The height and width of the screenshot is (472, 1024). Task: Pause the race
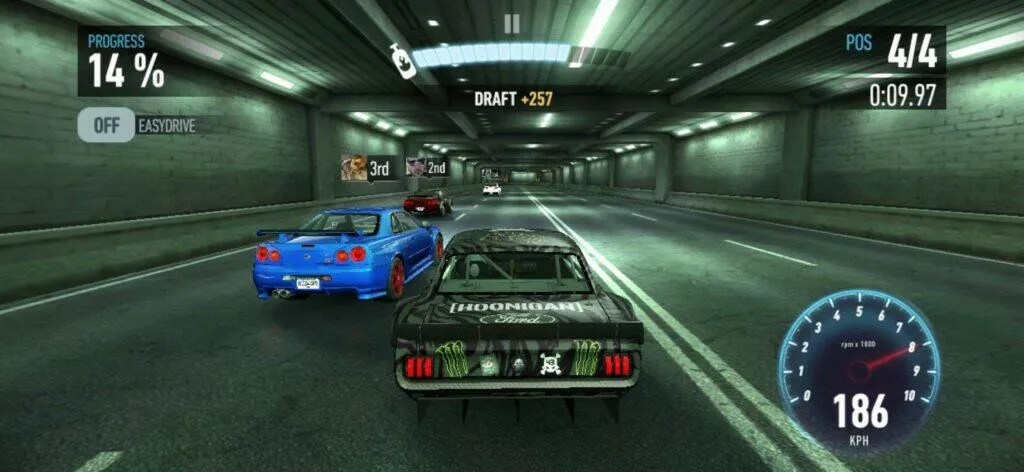click(512, 24)
